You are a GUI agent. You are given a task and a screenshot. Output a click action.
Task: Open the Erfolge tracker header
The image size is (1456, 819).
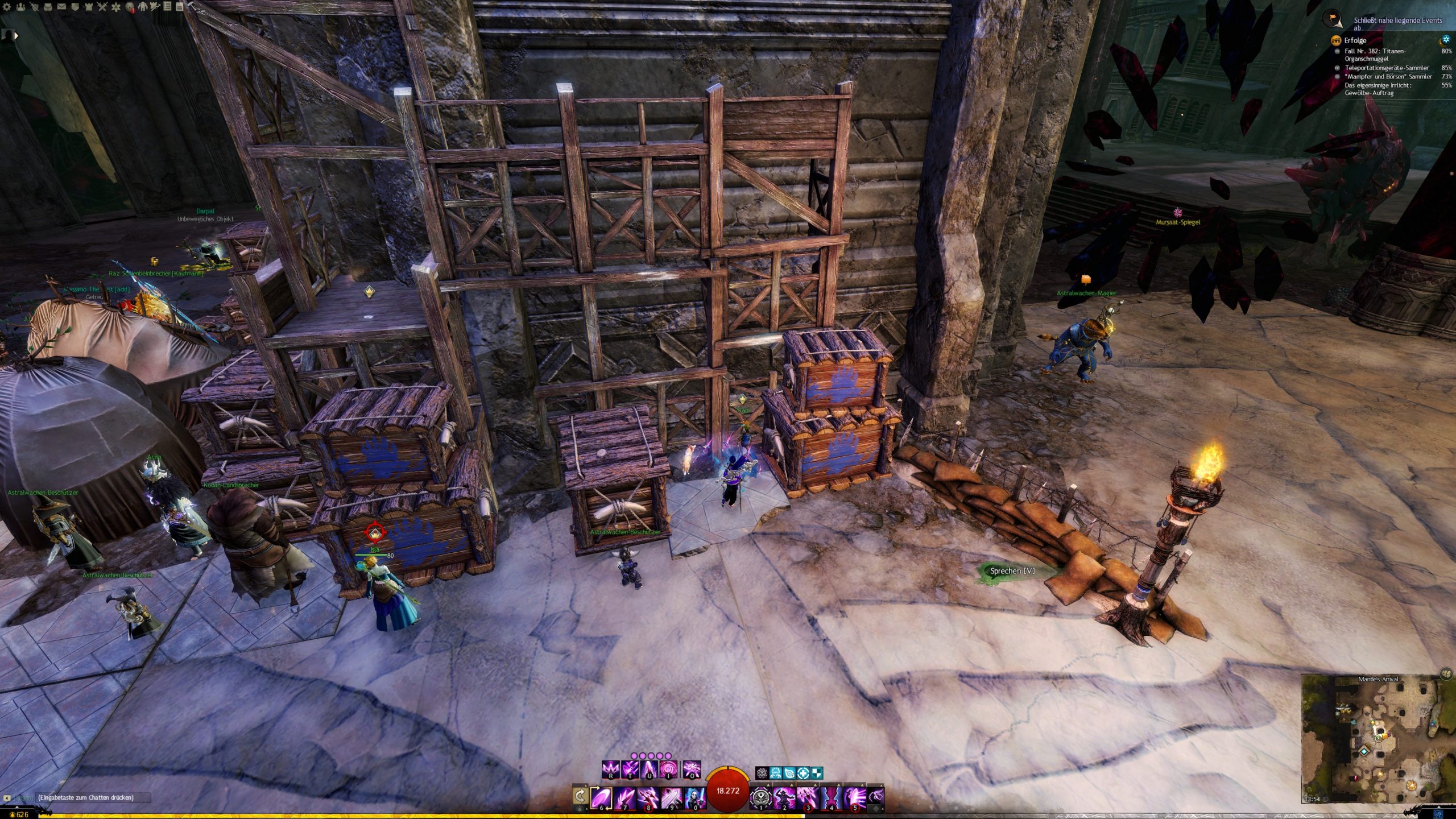[1355, 40]
